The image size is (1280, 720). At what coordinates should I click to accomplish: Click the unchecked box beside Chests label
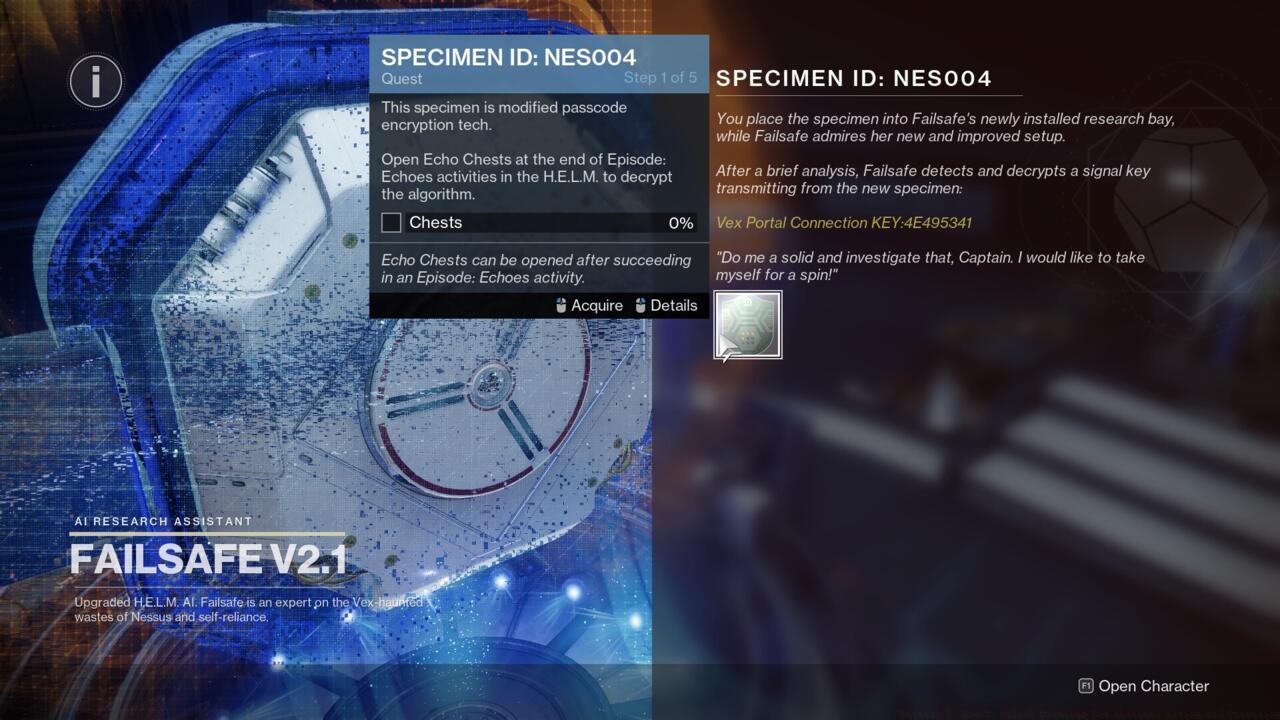click(391, 223)
